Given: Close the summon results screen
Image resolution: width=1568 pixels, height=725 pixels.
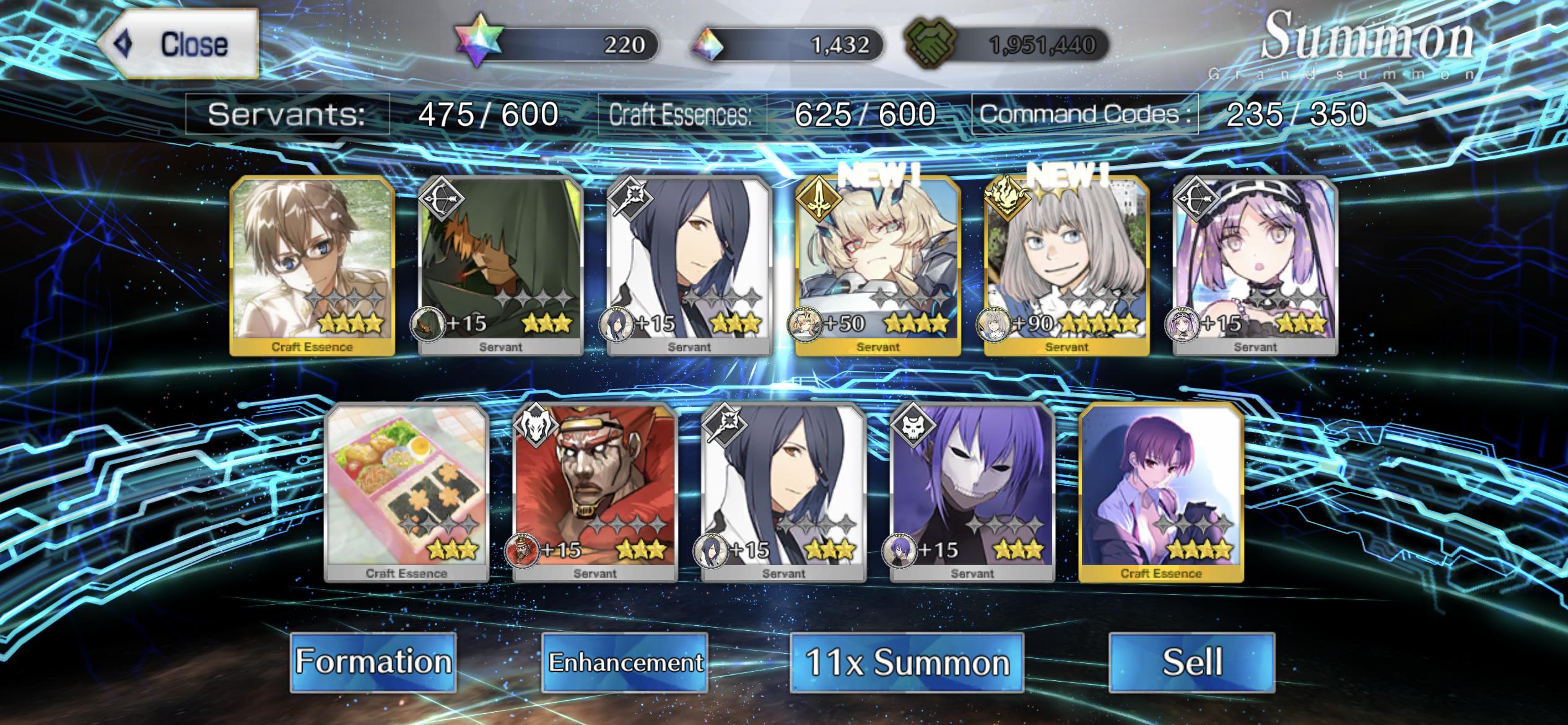Looking at the screenshot, I should 178,44.
